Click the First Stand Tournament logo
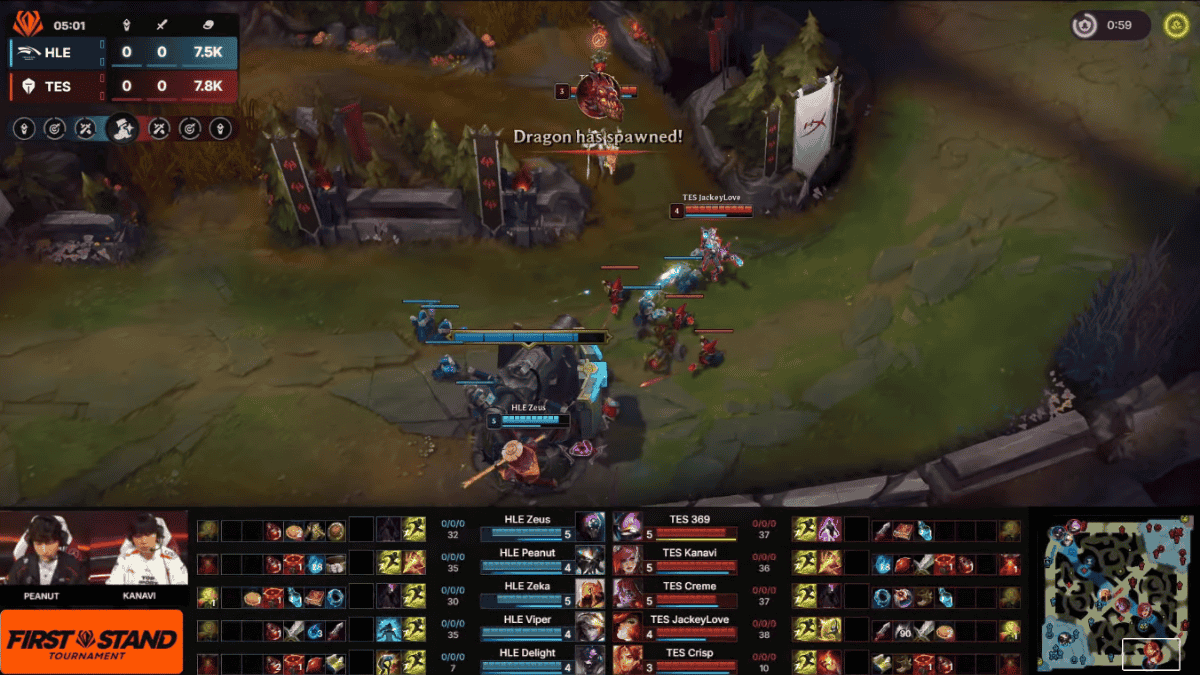Screen dimensions: 1200x675 92,641
